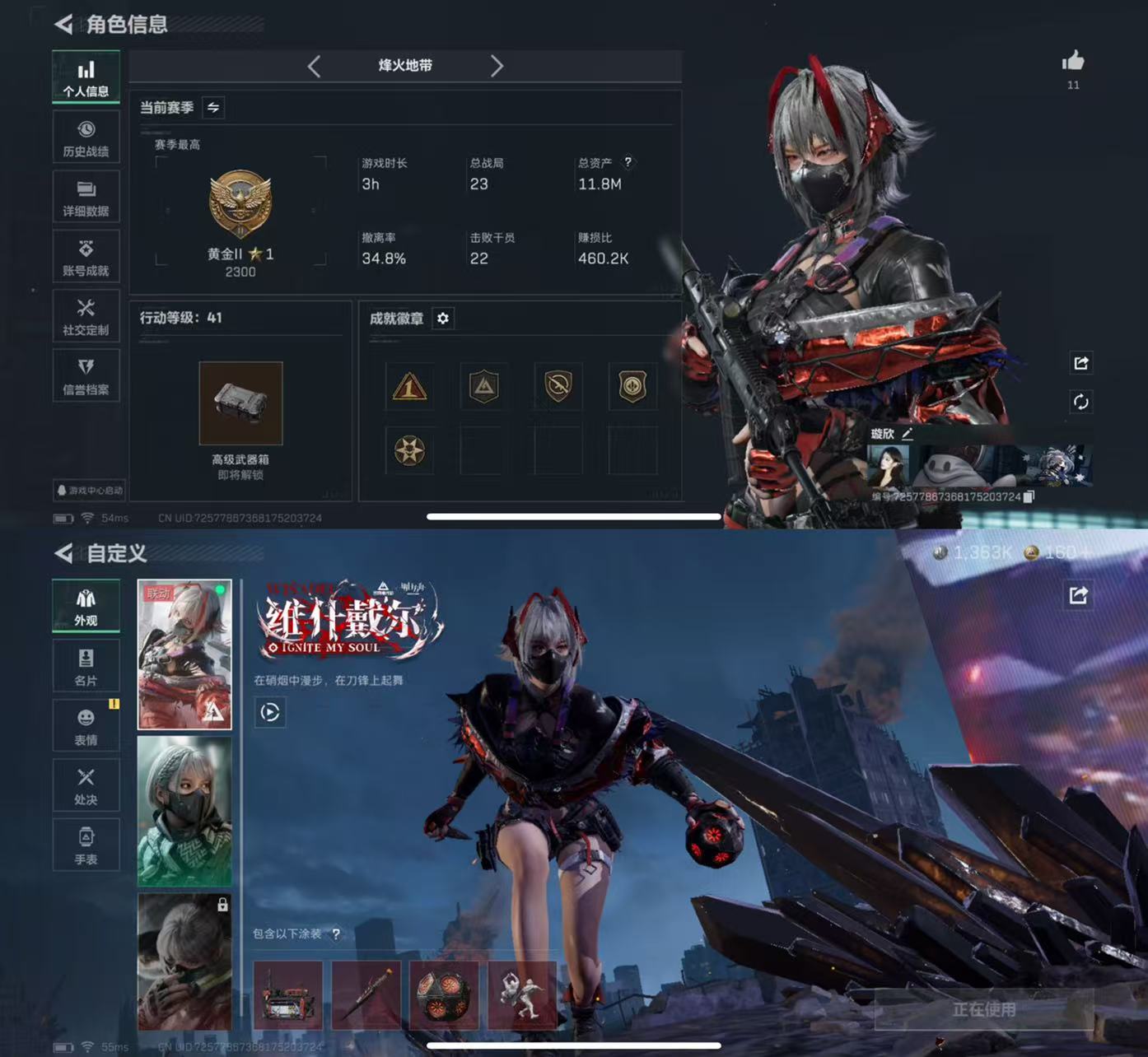View 账号成就 achievements panel
Viewport: 1148px width, 1057px height.
click(86, 256)
